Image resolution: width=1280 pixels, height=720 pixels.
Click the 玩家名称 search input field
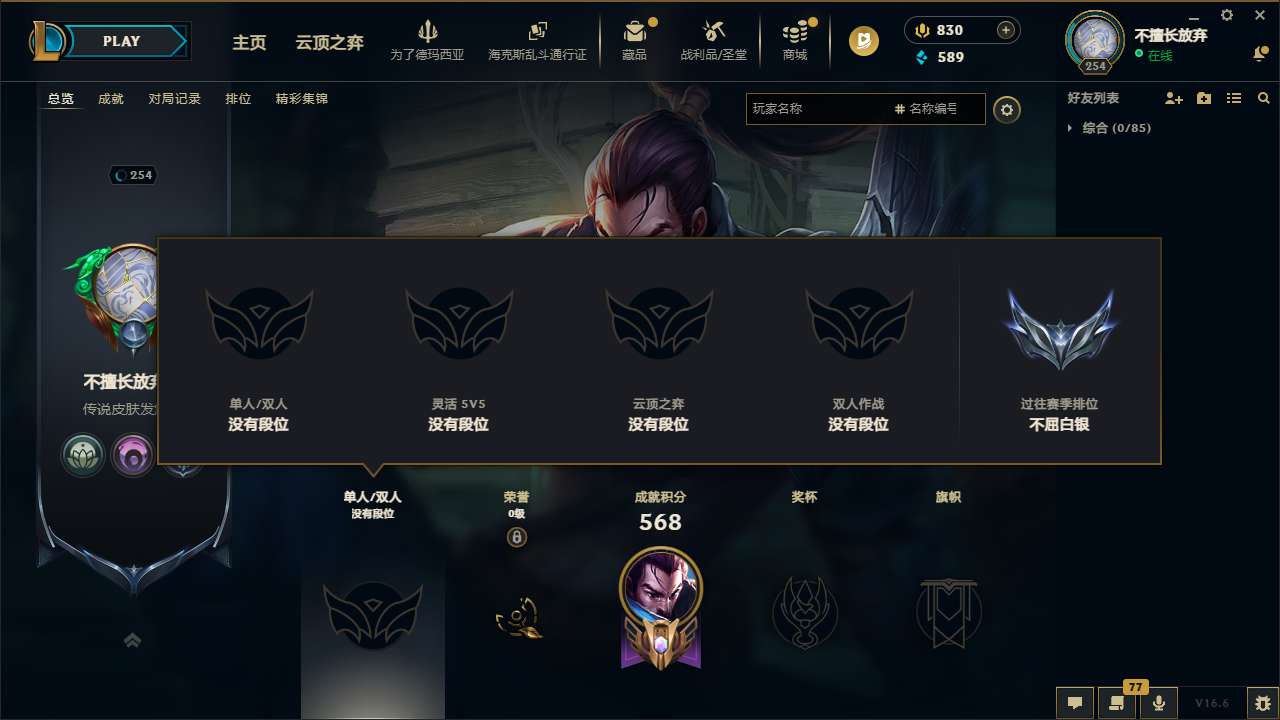coord(830,109)
